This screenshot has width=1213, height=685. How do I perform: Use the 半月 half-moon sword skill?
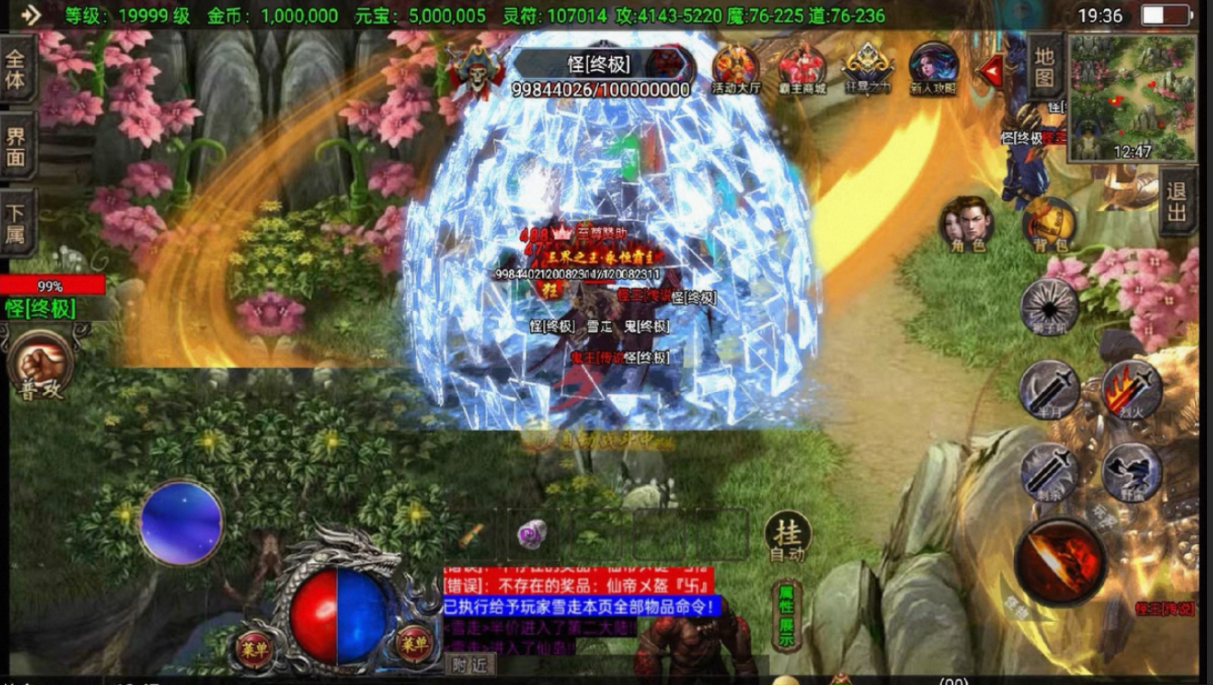pos(1049,389)
